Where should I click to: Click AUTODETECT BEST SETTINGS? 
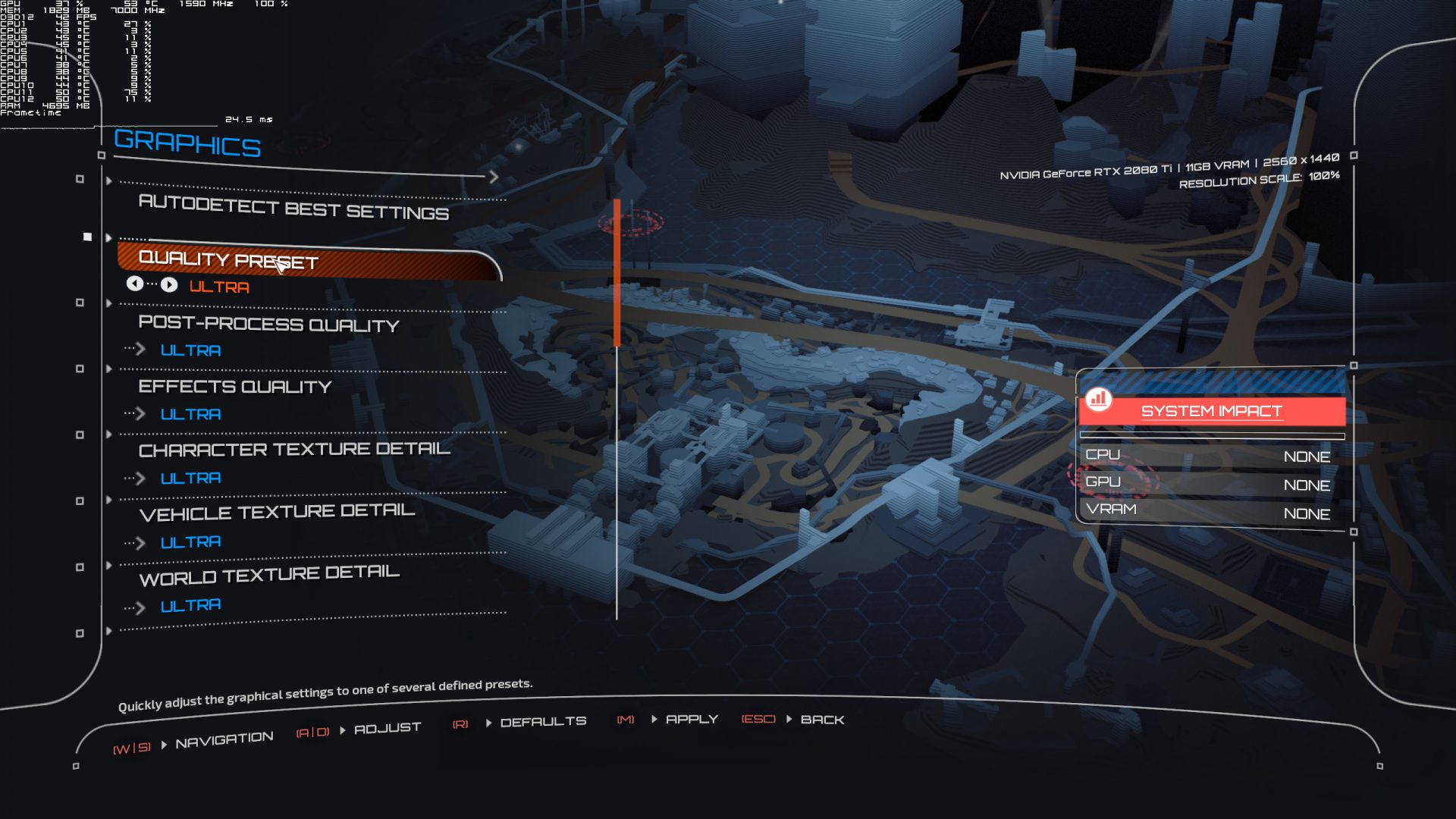click(293, 212)
